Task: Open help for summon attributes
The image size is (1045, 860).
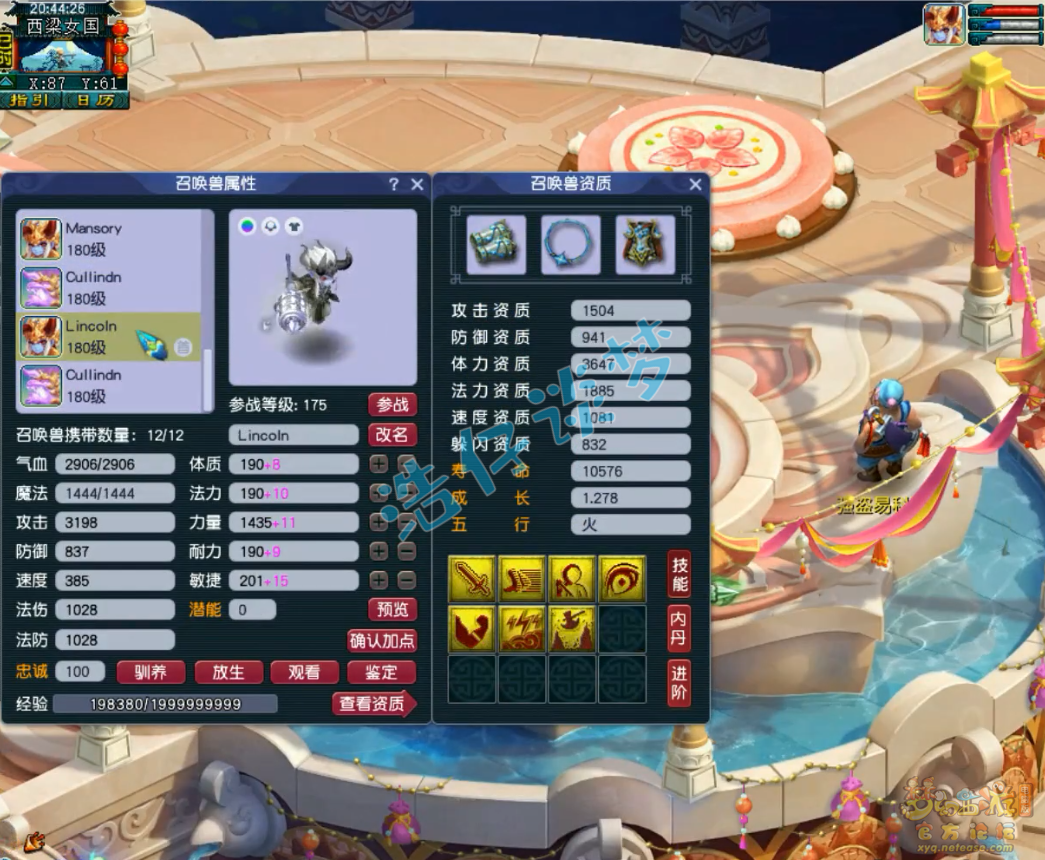Action: click(394, 184)
